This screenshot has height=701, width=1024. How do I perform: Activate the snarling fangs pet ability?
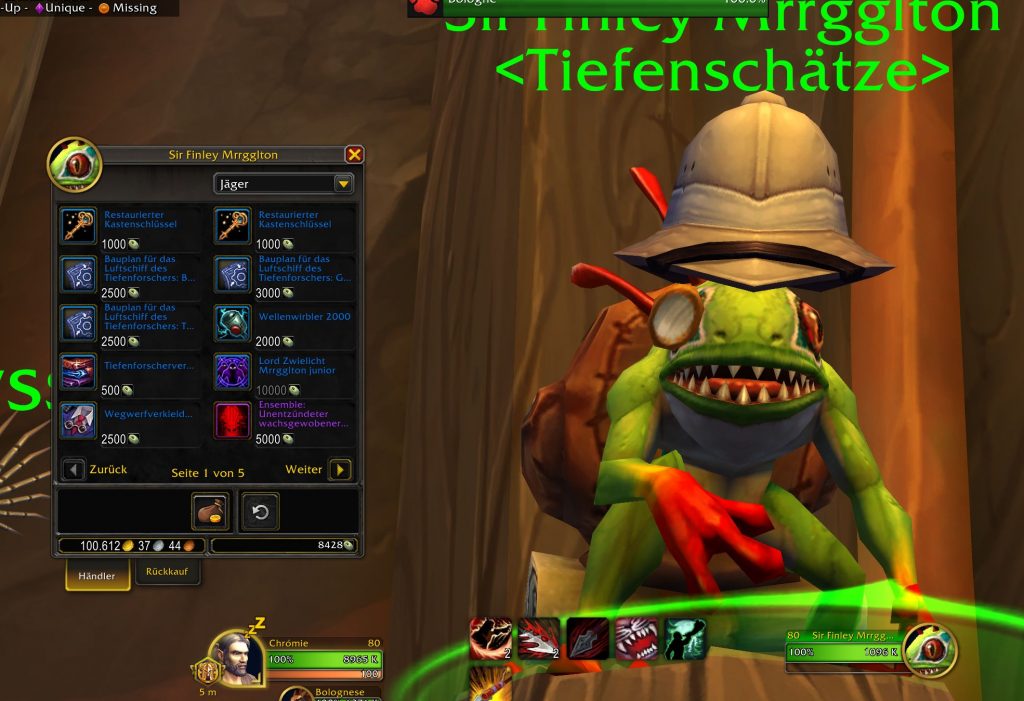coord(635,638)
